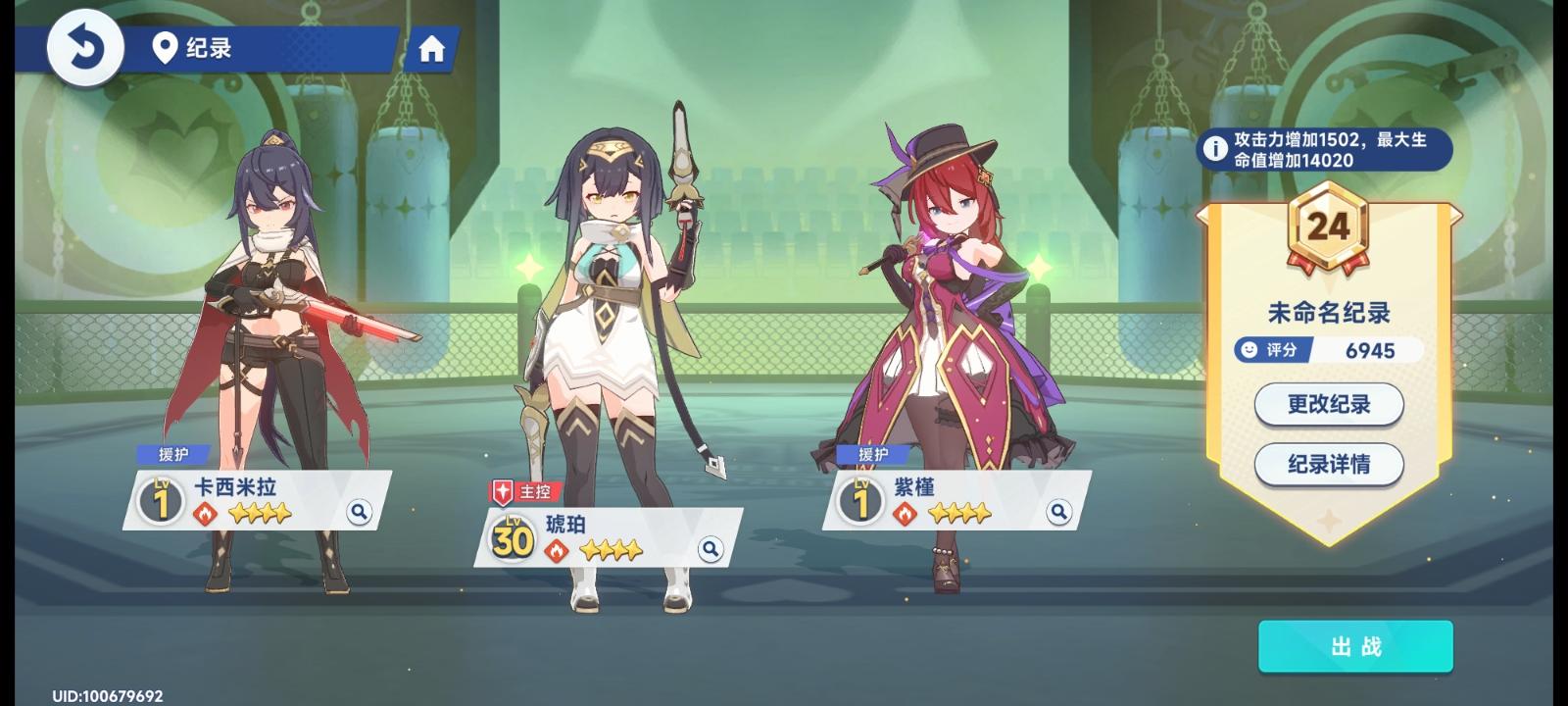Open 纪录详情
Image resolution: width=1568 pixels, height=706 pixels.
1327,465
